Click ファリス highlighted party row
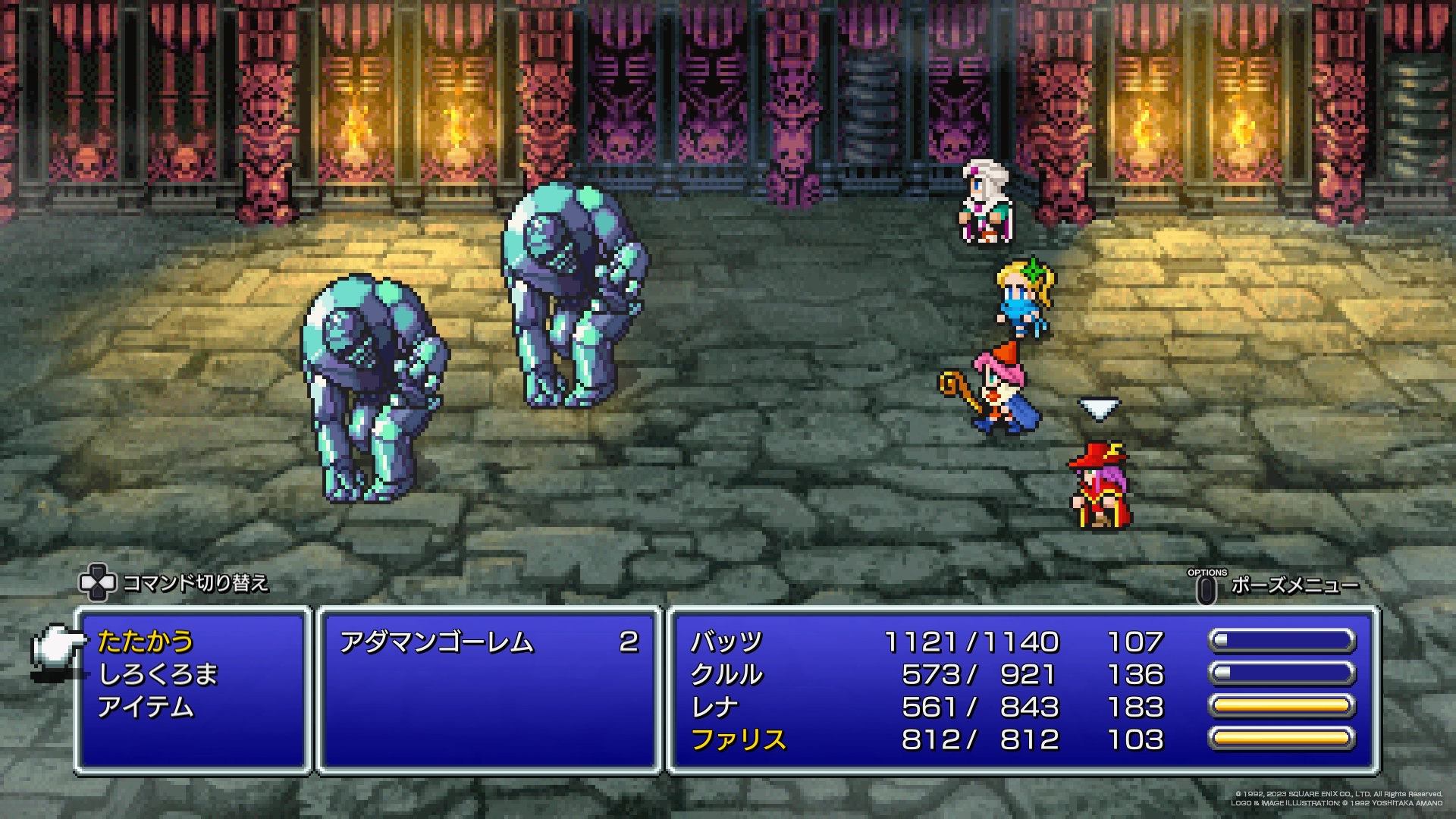Screen dimensions: 1456x819 pos(738,740)
